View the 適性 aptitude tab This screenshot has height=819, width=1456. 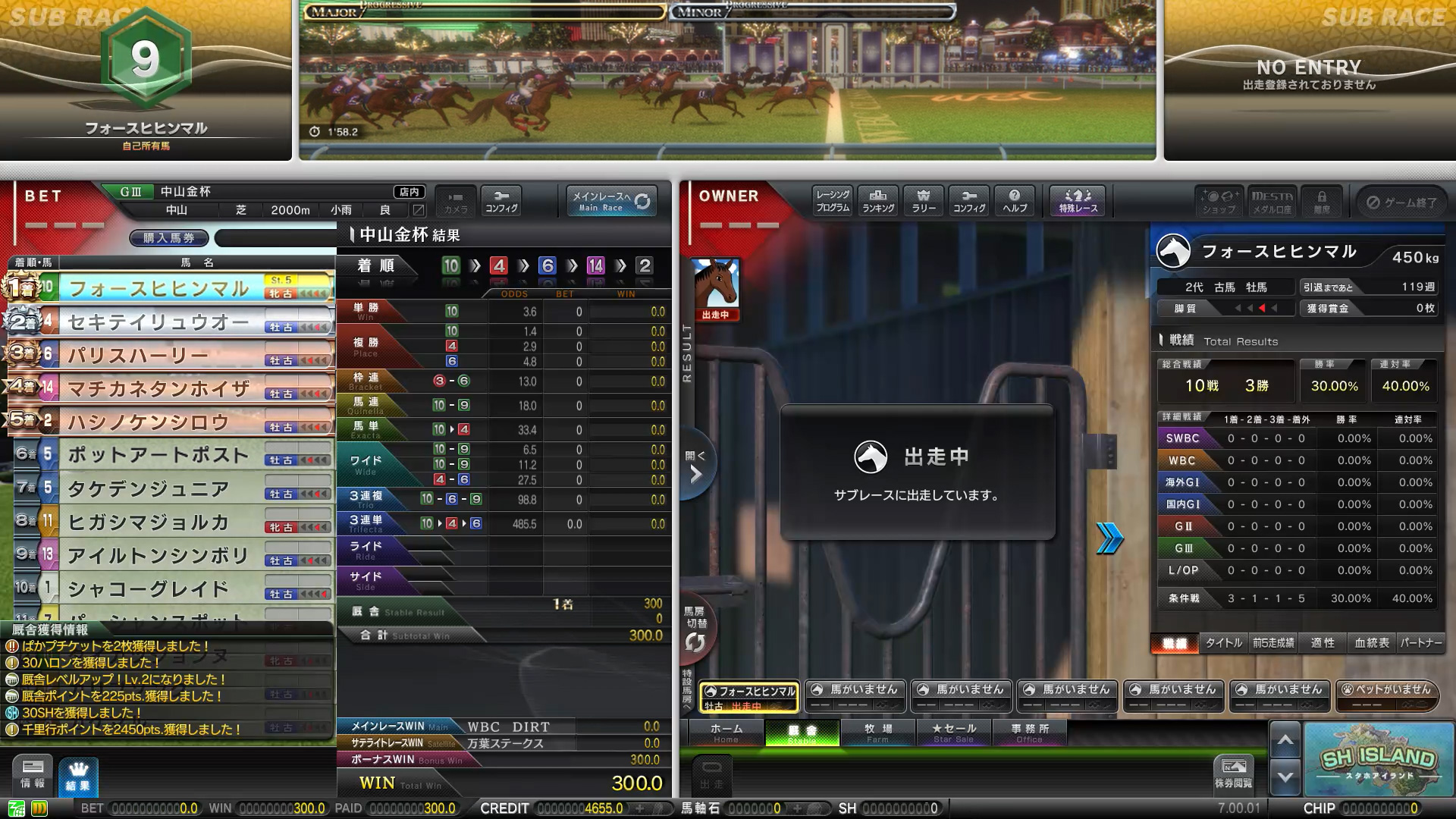[x=1323, y=643]
